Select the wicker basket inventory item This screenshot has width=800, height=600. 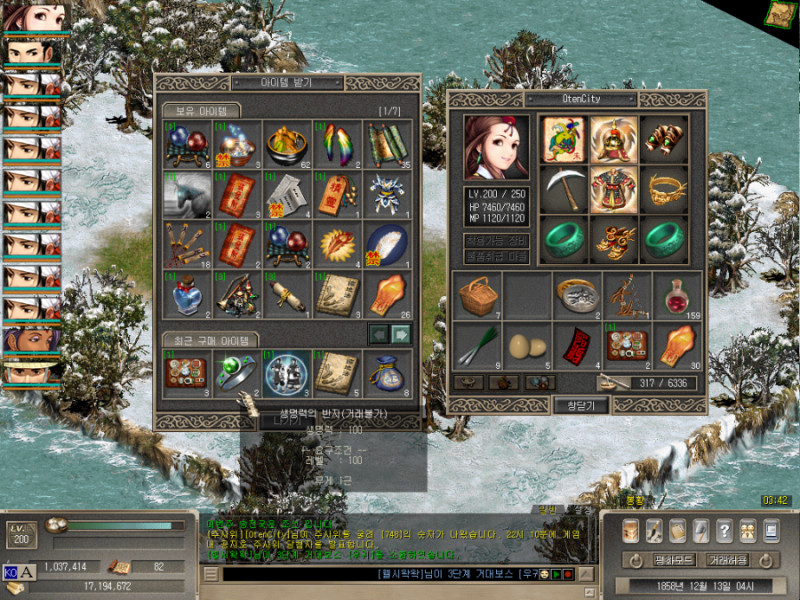tap(477, 296)
